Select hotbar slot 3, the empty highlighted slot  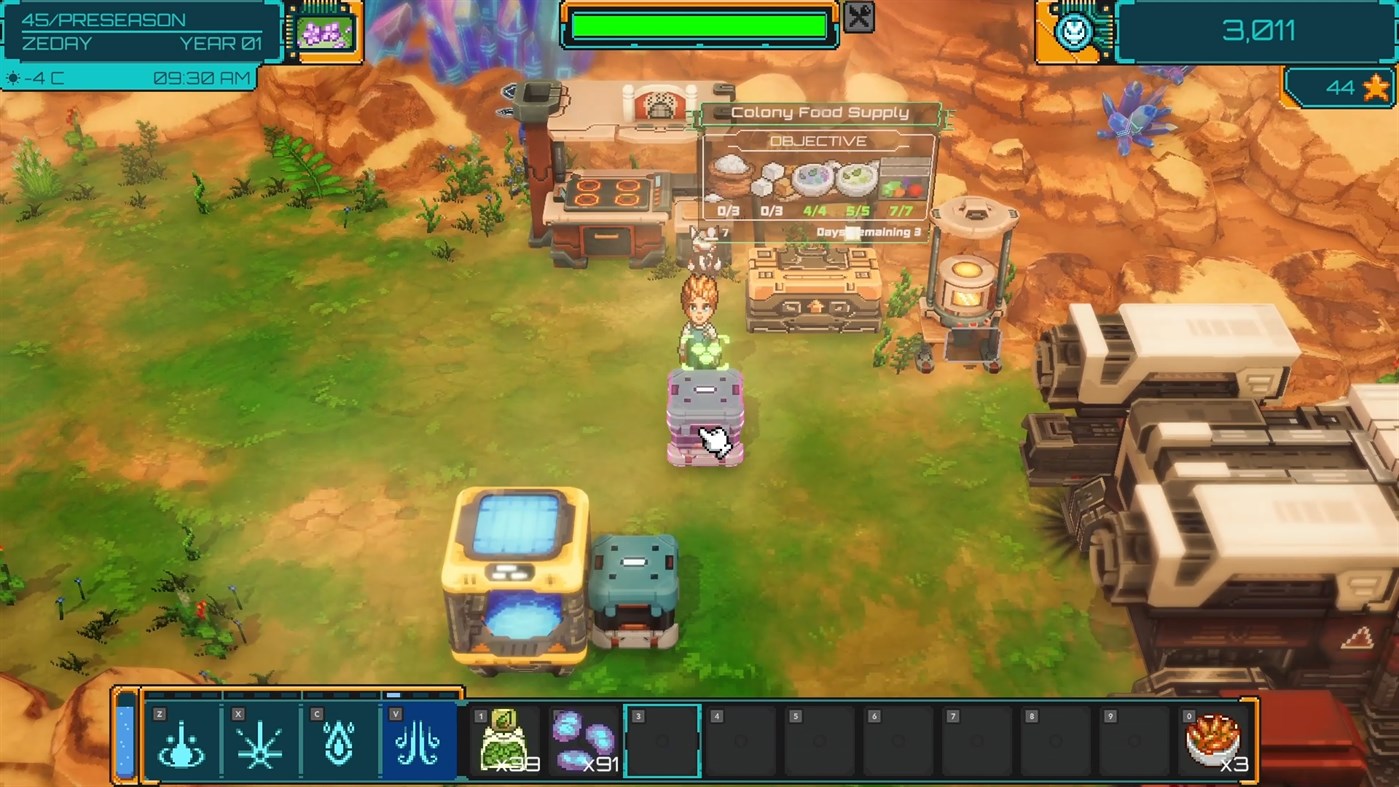point(659,739)
